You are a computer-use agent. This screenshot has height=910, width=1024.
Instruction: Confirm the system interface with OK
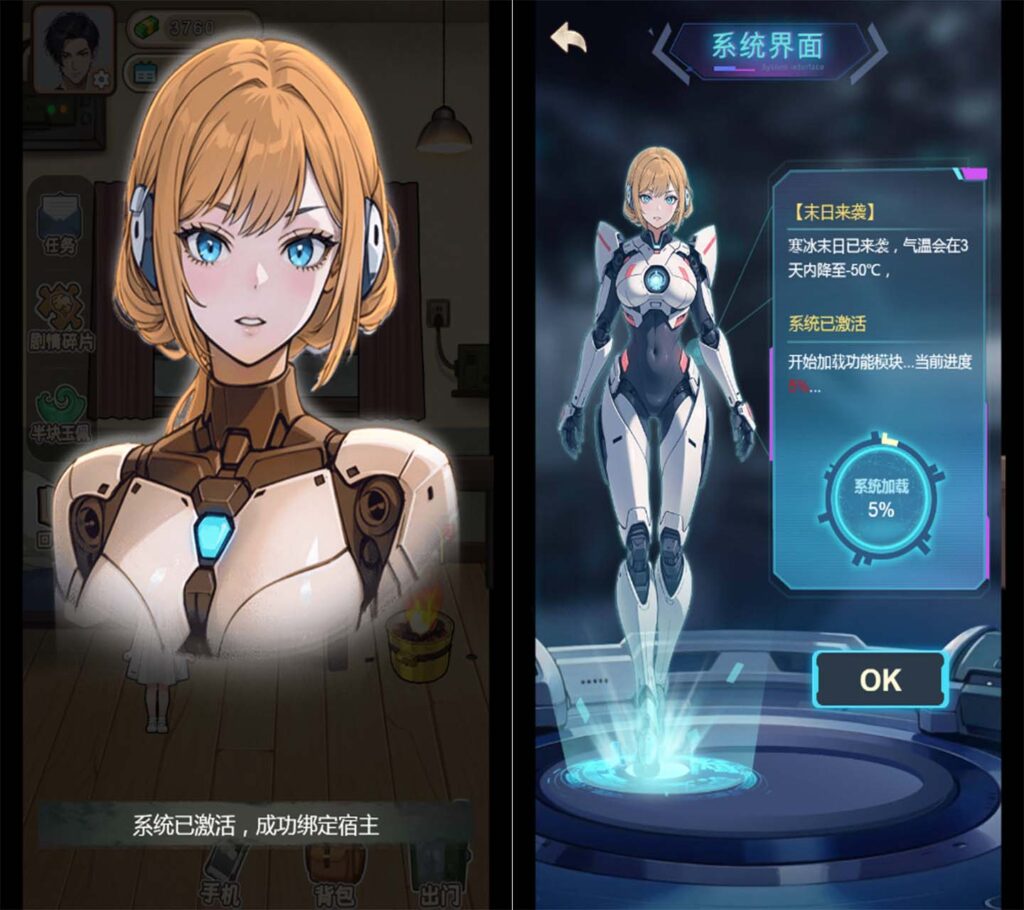coord(879,680)
